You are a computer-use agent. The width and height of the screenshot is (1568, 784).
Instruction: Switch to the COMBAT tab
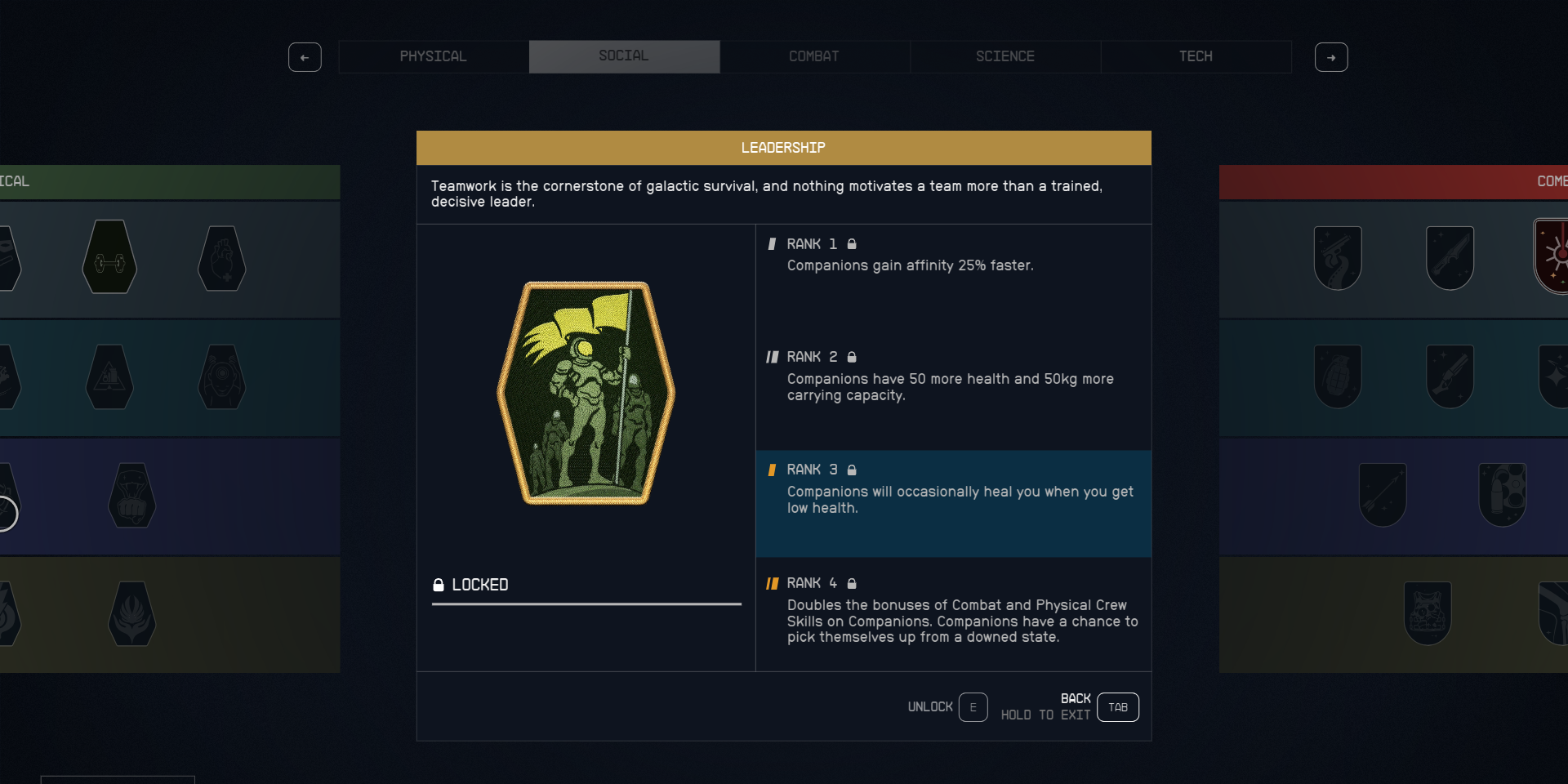(x=814, y=56)
